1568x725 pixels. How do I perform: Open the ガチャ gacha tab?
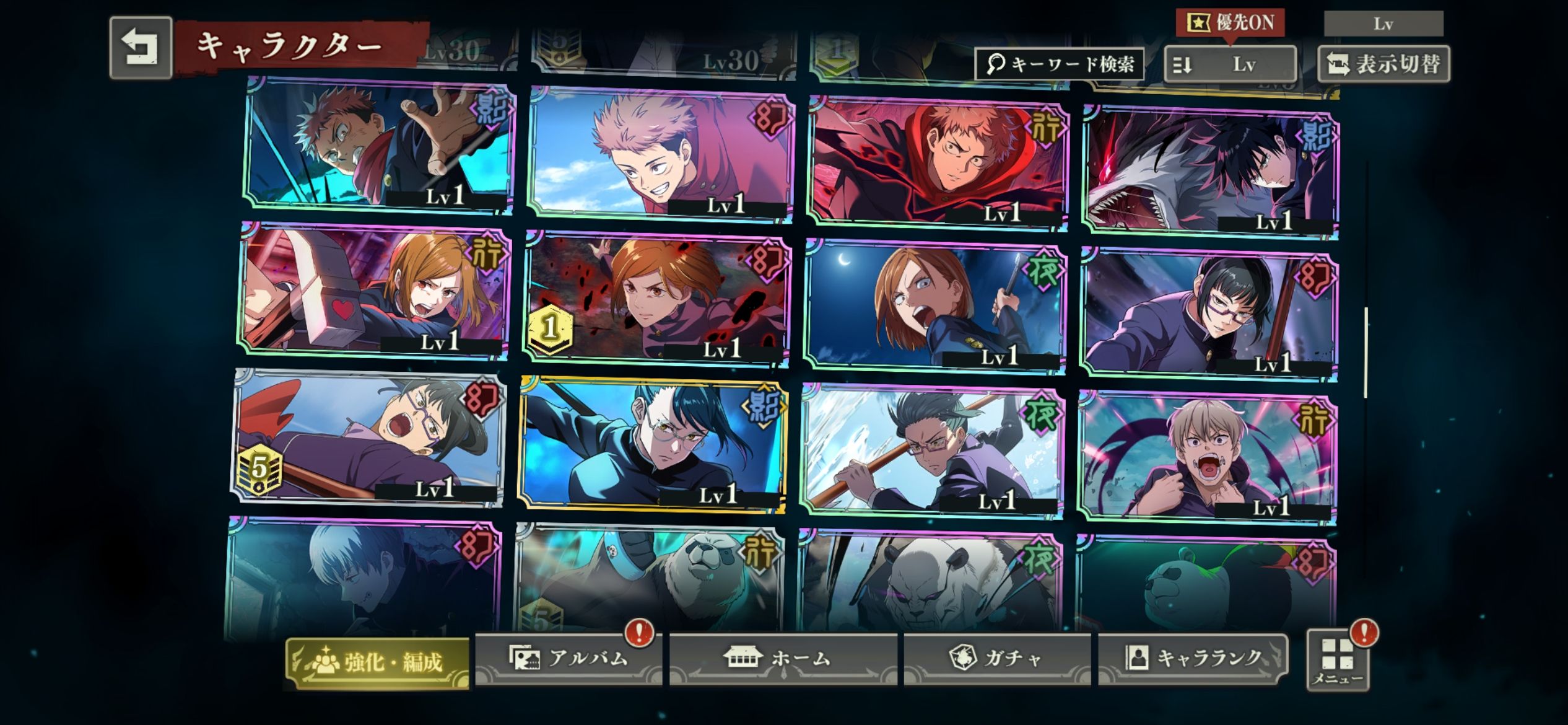pos(997,658)
